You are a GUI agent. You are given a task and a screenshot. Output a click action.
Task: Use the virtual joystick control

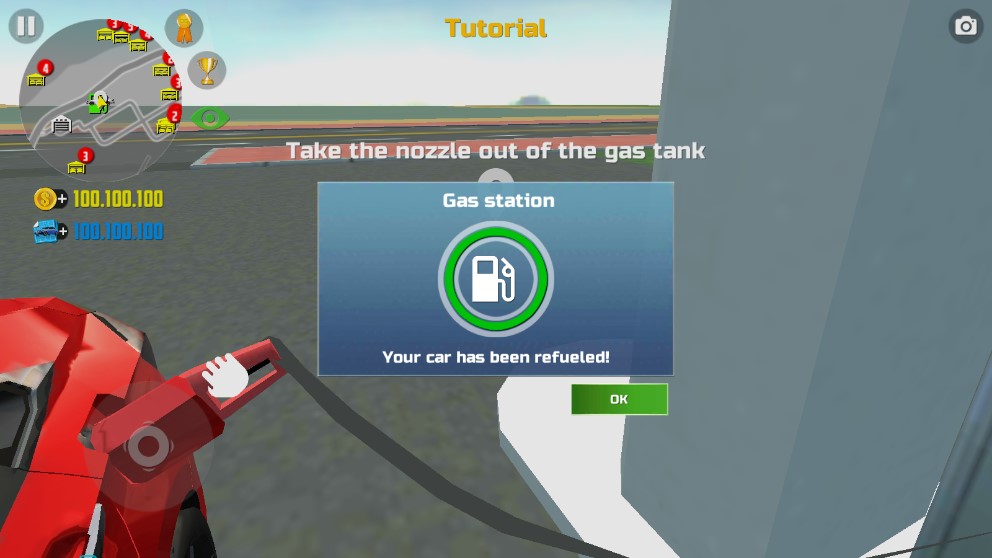tap(147, 444)
